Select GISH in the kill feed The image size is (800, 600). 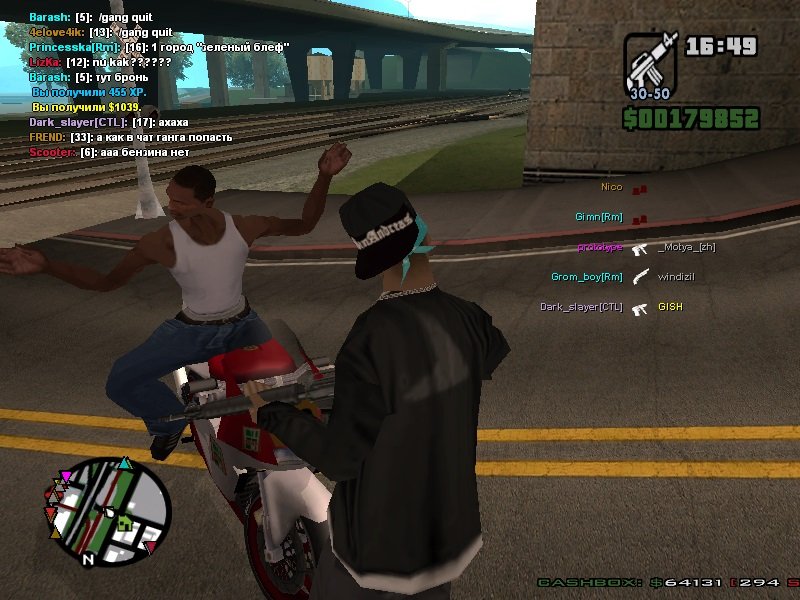tap(670, 307)
